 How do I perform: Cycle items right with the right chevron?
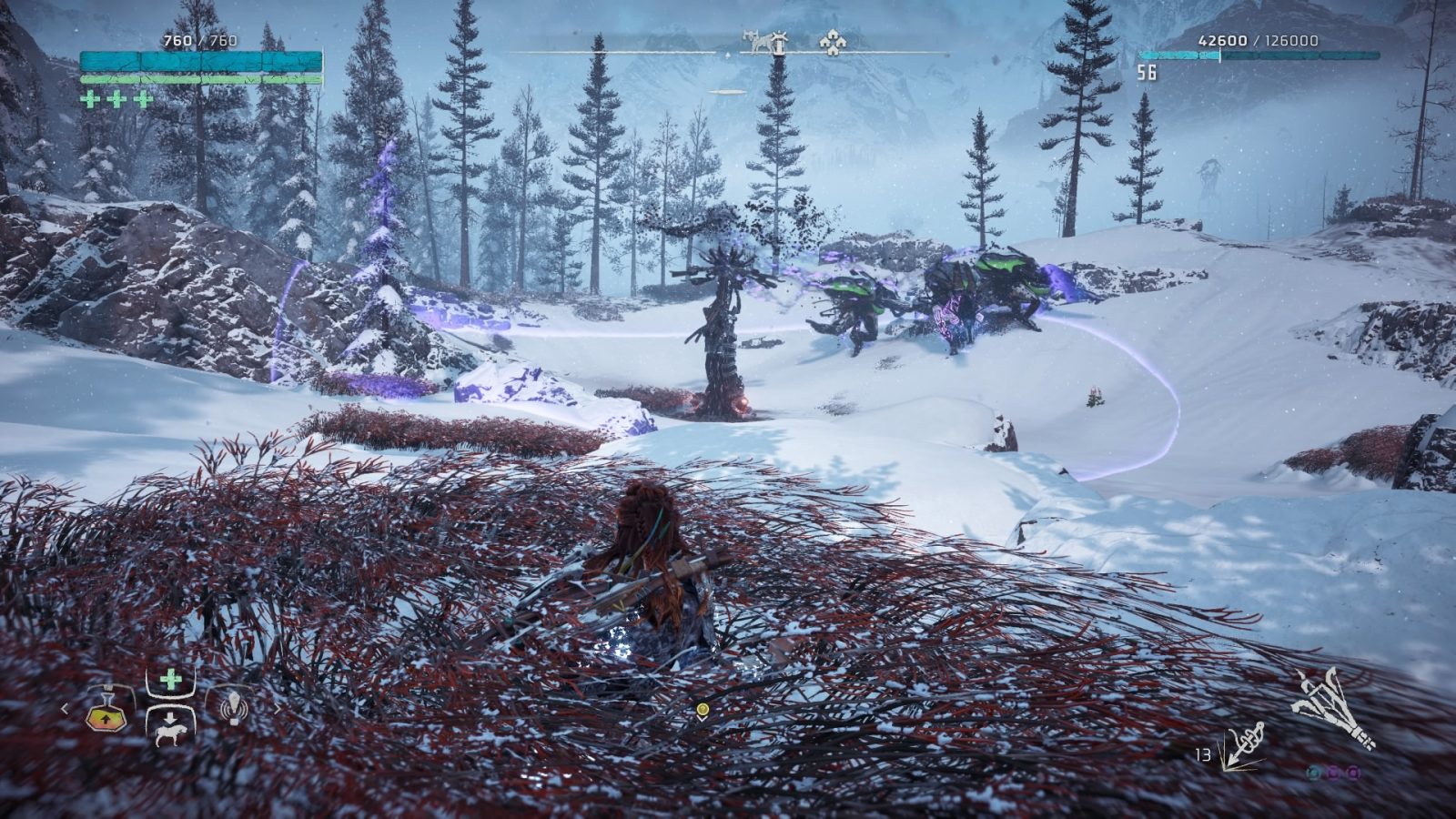[278, 708]
